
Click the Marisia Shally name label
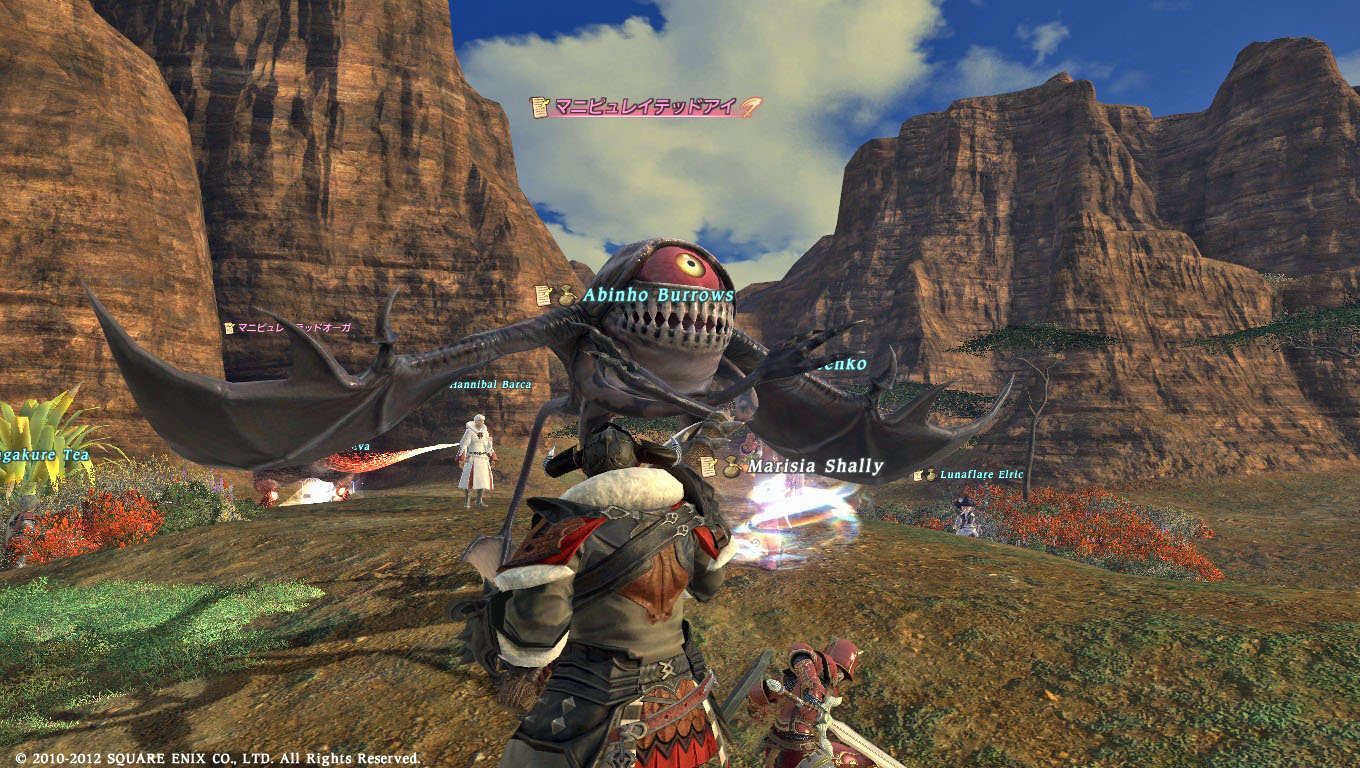(815, 466)
